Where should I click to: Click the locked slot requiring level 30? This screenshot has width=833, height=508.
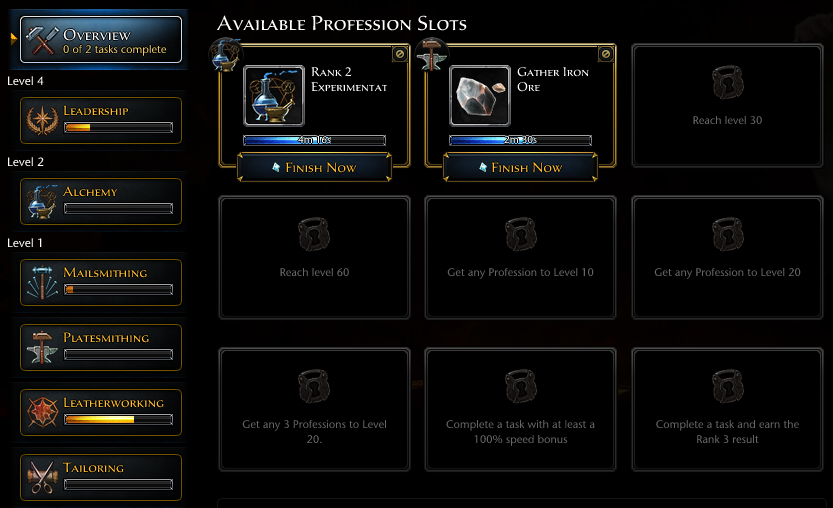click(x=728, y=106)
